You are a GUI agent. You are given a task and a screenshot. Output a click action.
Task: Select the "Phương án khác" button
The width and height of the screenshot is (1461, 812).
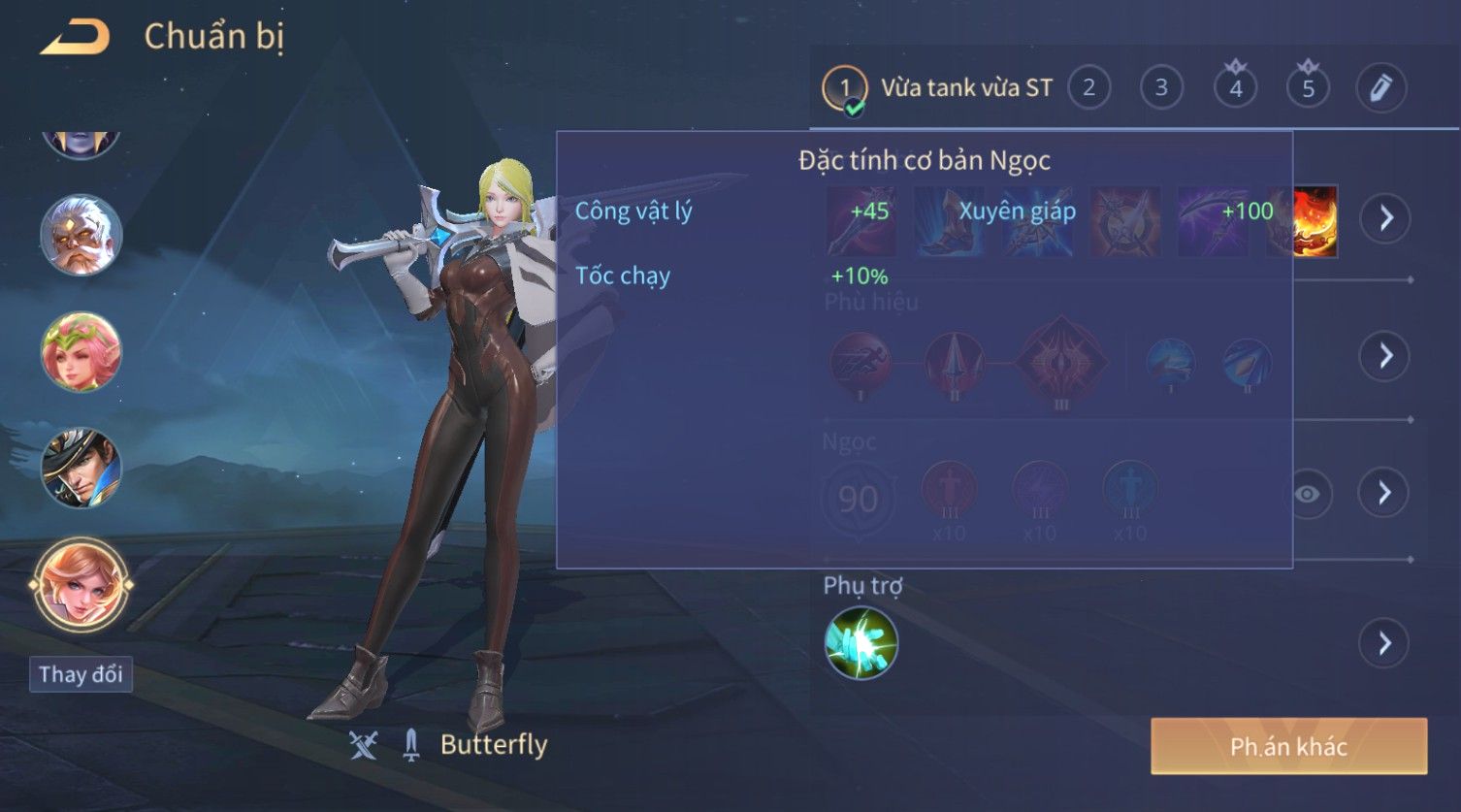(x=1288, y=746)
